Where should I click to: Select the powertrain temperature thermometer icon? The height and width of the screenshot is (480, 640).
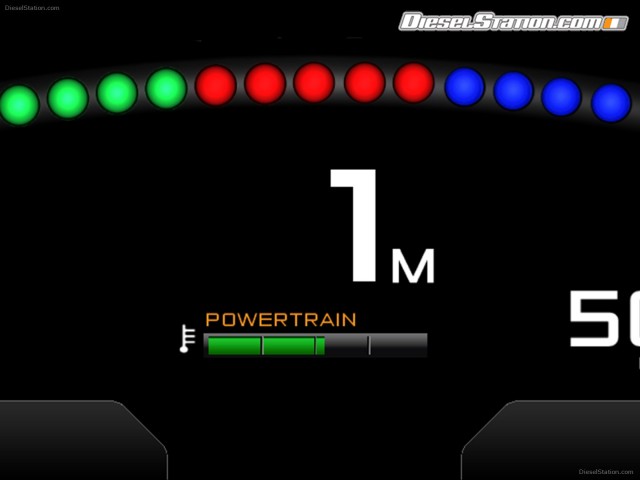[186, 339]
